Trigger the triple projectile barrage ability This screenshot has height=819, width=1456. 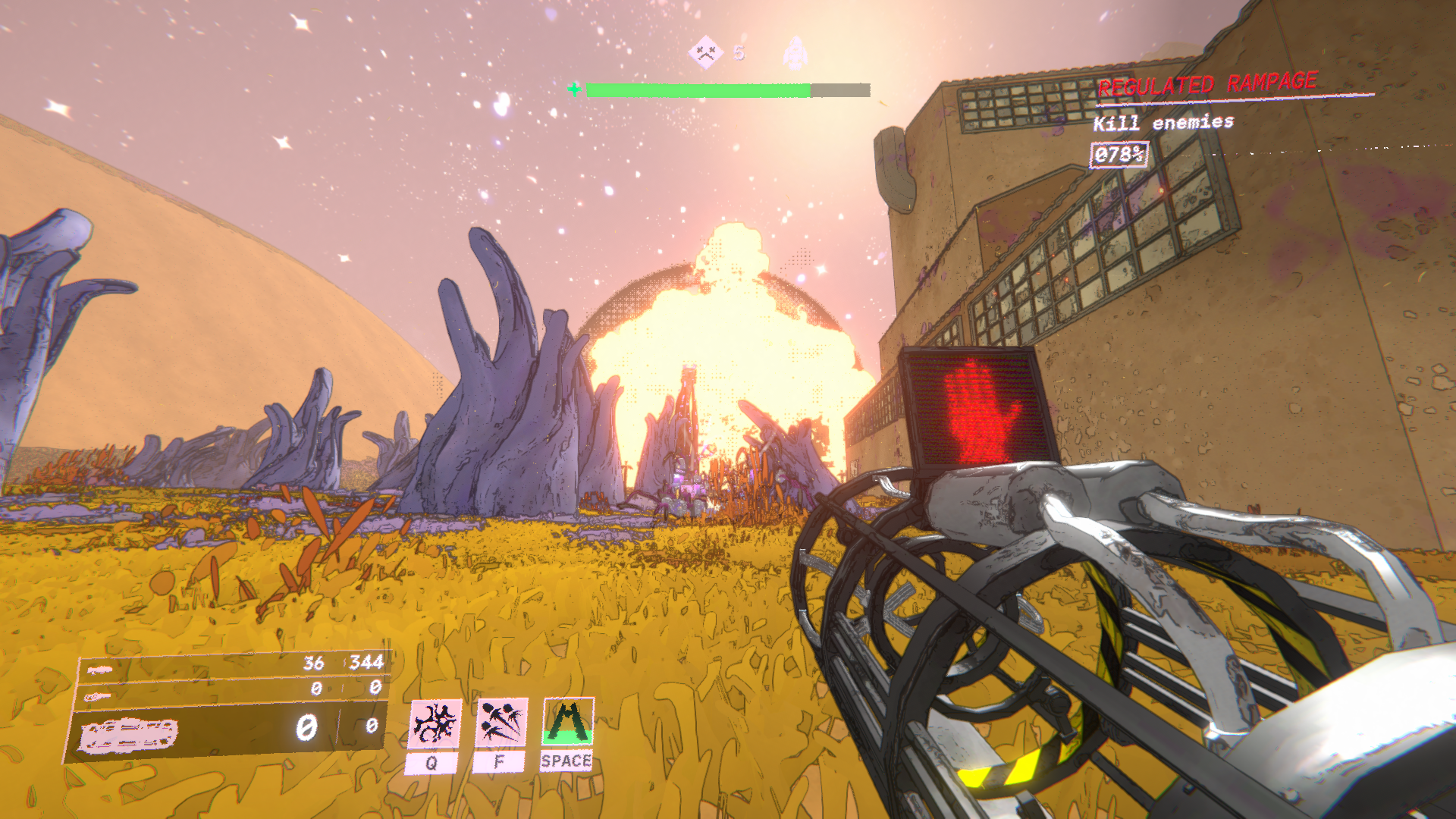pos(500,723)
